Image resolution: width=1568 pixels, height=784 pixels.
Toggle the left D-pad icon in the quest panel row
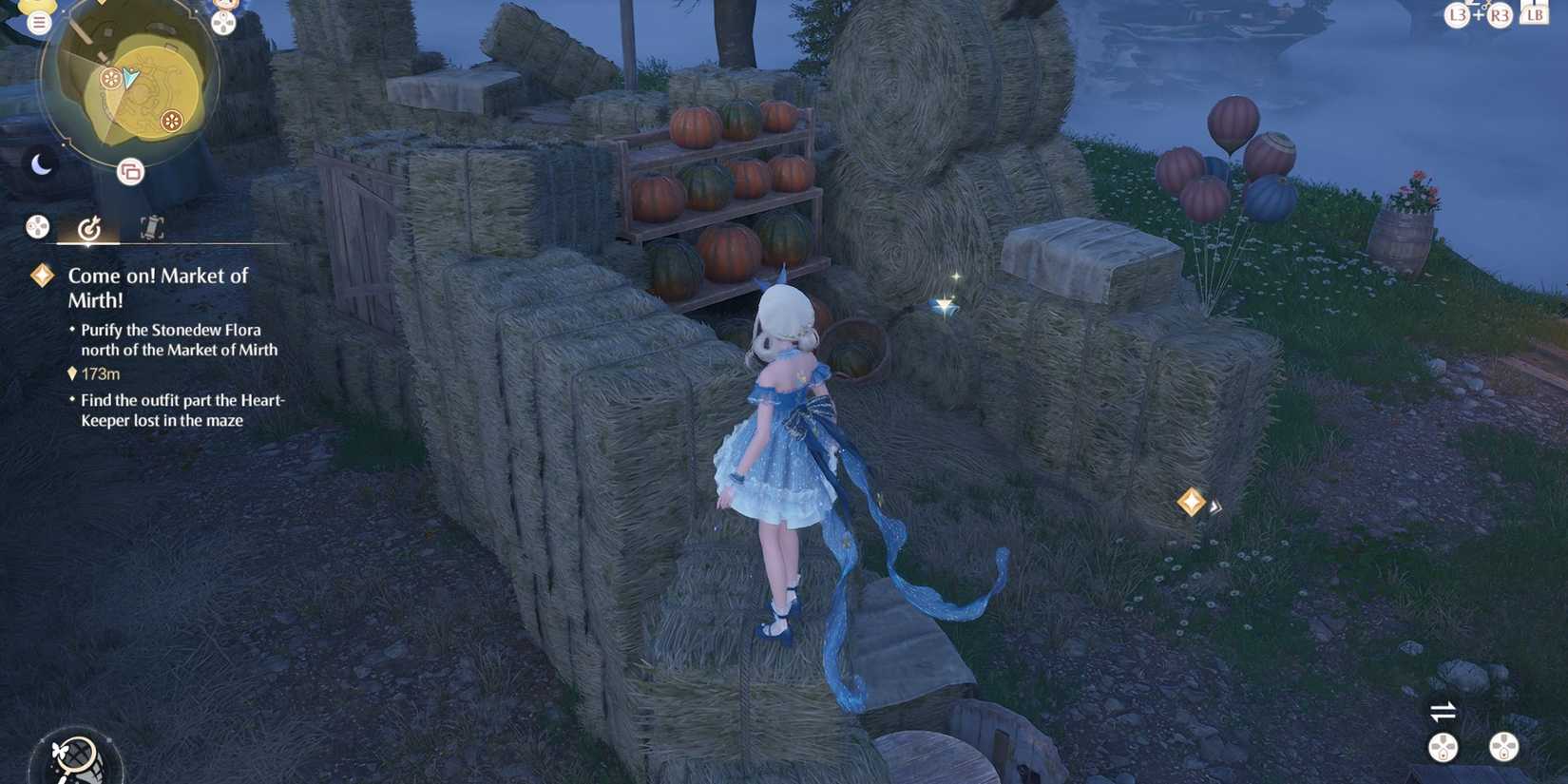point(36,226)
